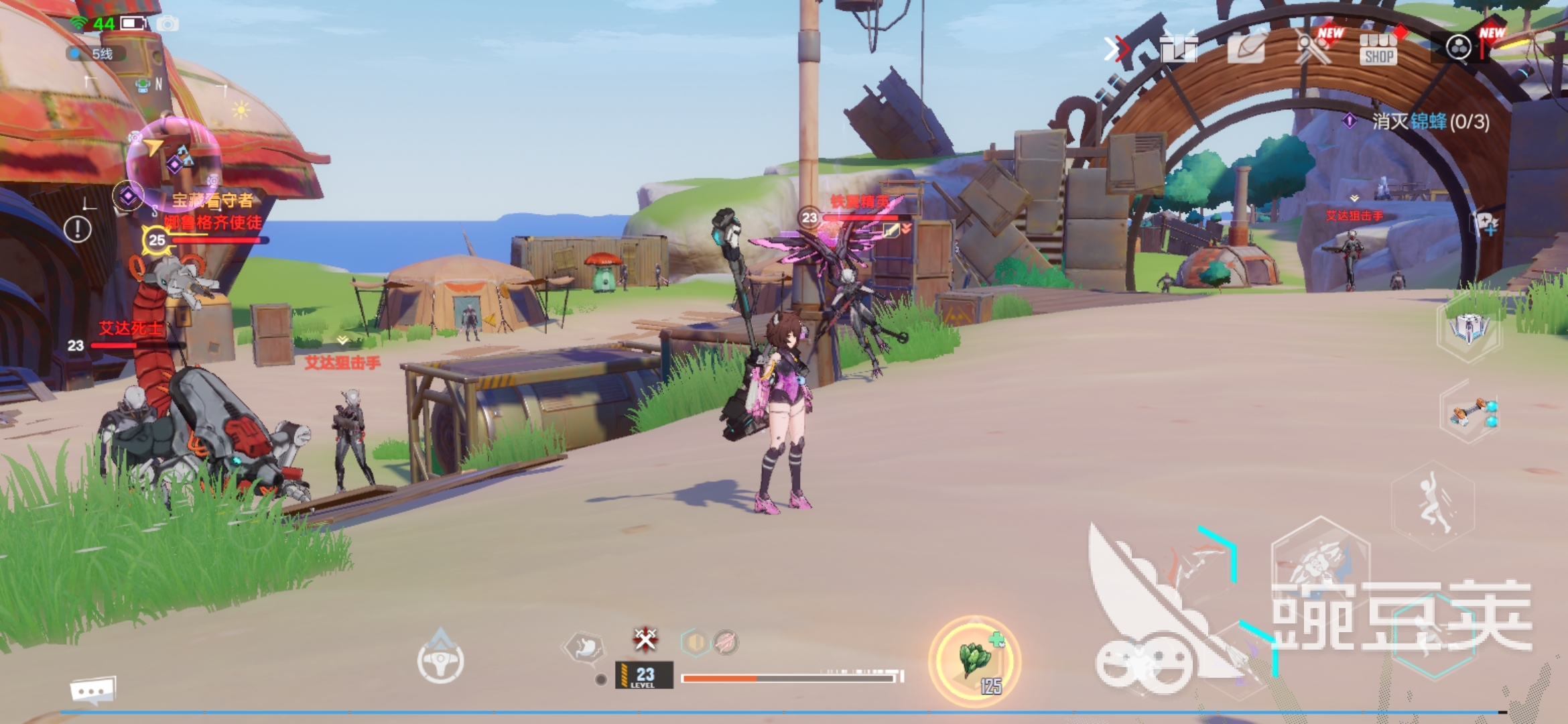The image size is (1568, 724).
Task: Open the circular minimap
Action: coord(173,162)
